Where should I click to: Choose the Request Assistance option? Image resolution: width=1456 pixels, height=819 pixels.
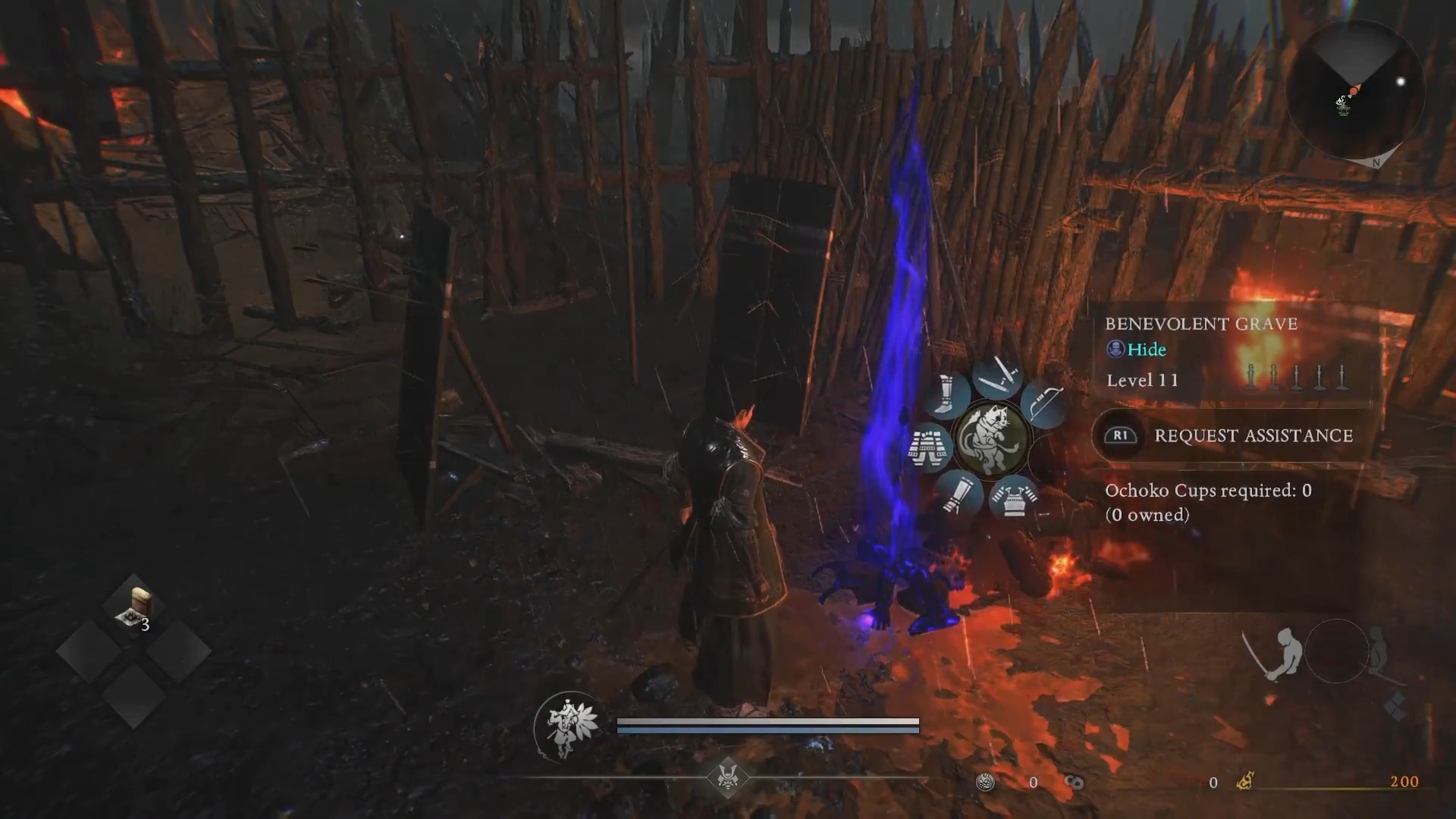point(1253,435)
